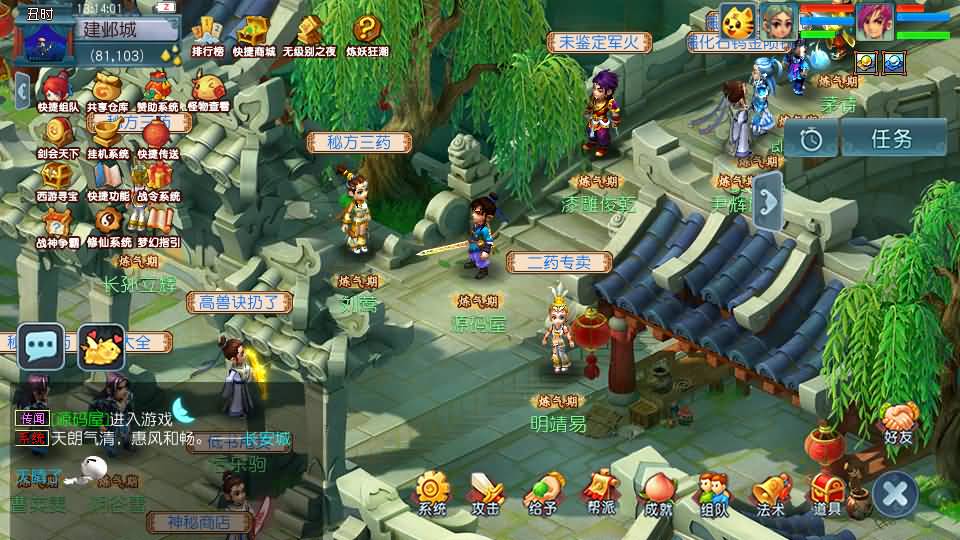Open the 给予 give menu
The width and height of the screenshot is (960, 540).
pos(543,494)
